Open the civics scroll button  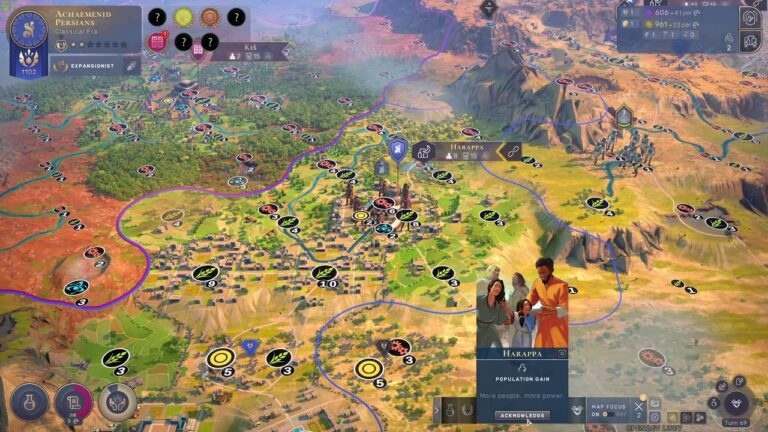coord(74,402)
